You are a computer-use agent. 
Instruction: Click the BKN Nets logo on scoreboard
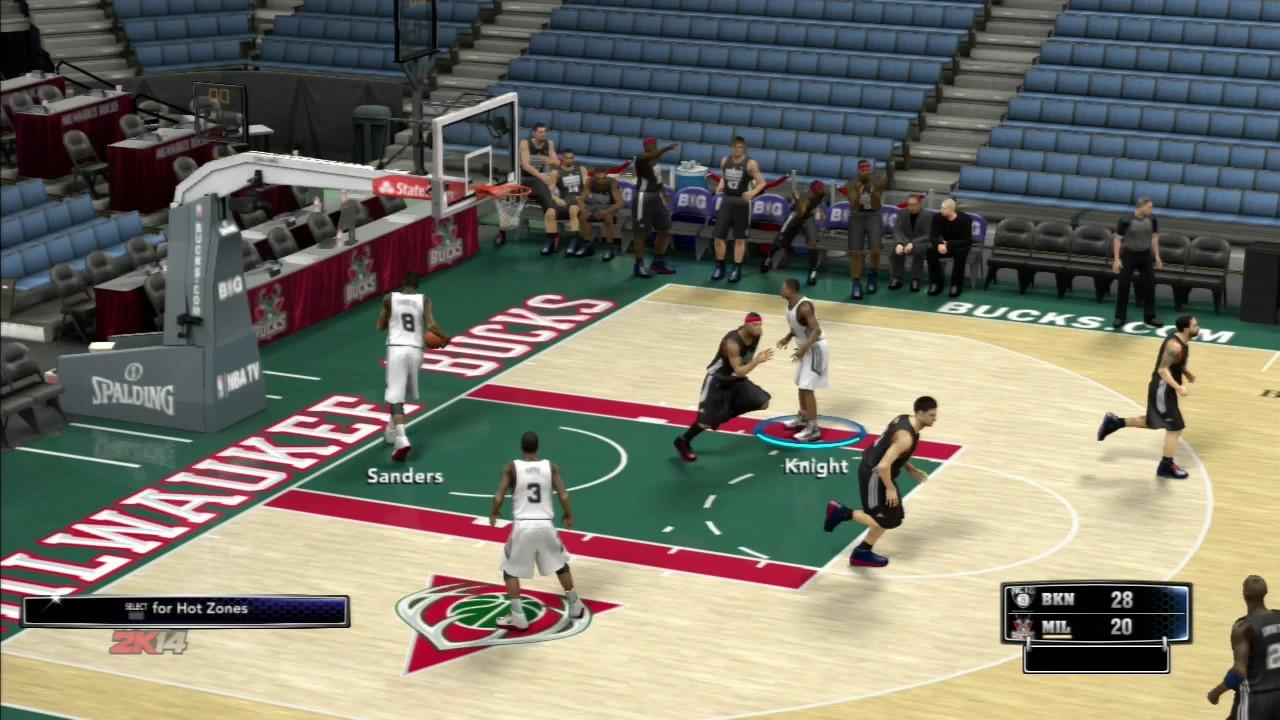(x=1022, y=599)
